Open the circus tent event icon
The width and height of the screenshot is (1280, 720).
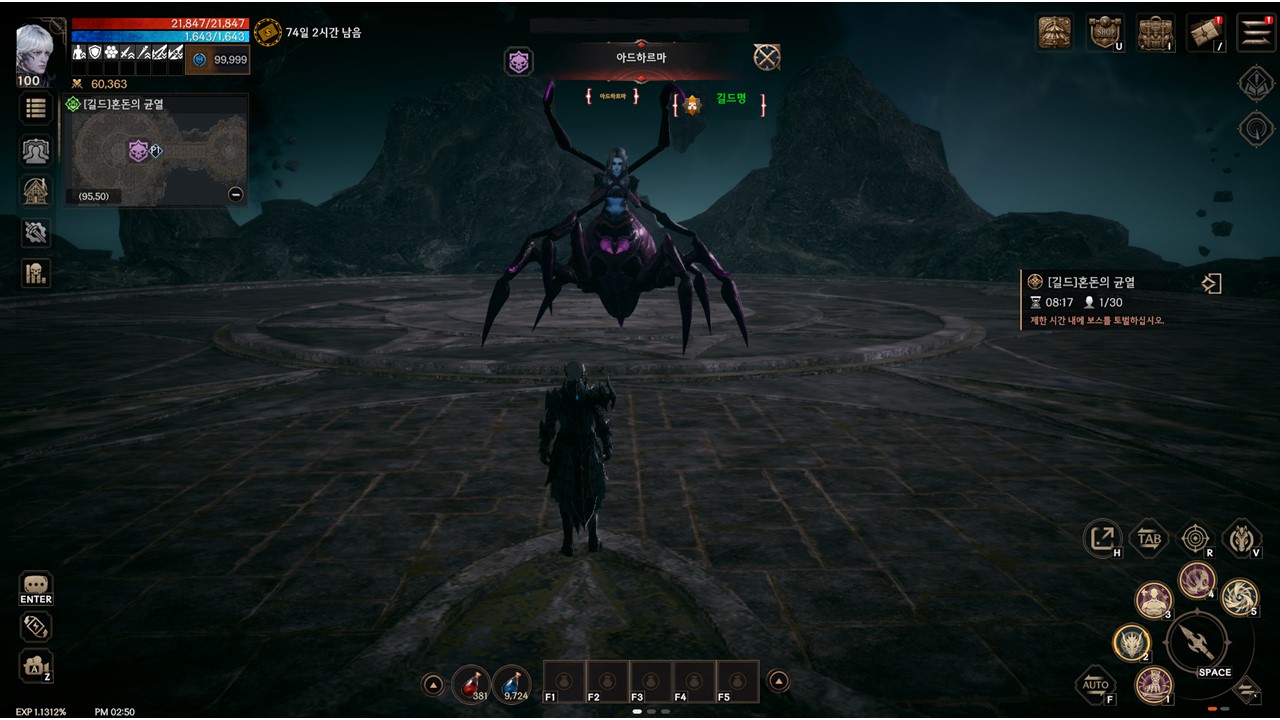[1055, 32]
